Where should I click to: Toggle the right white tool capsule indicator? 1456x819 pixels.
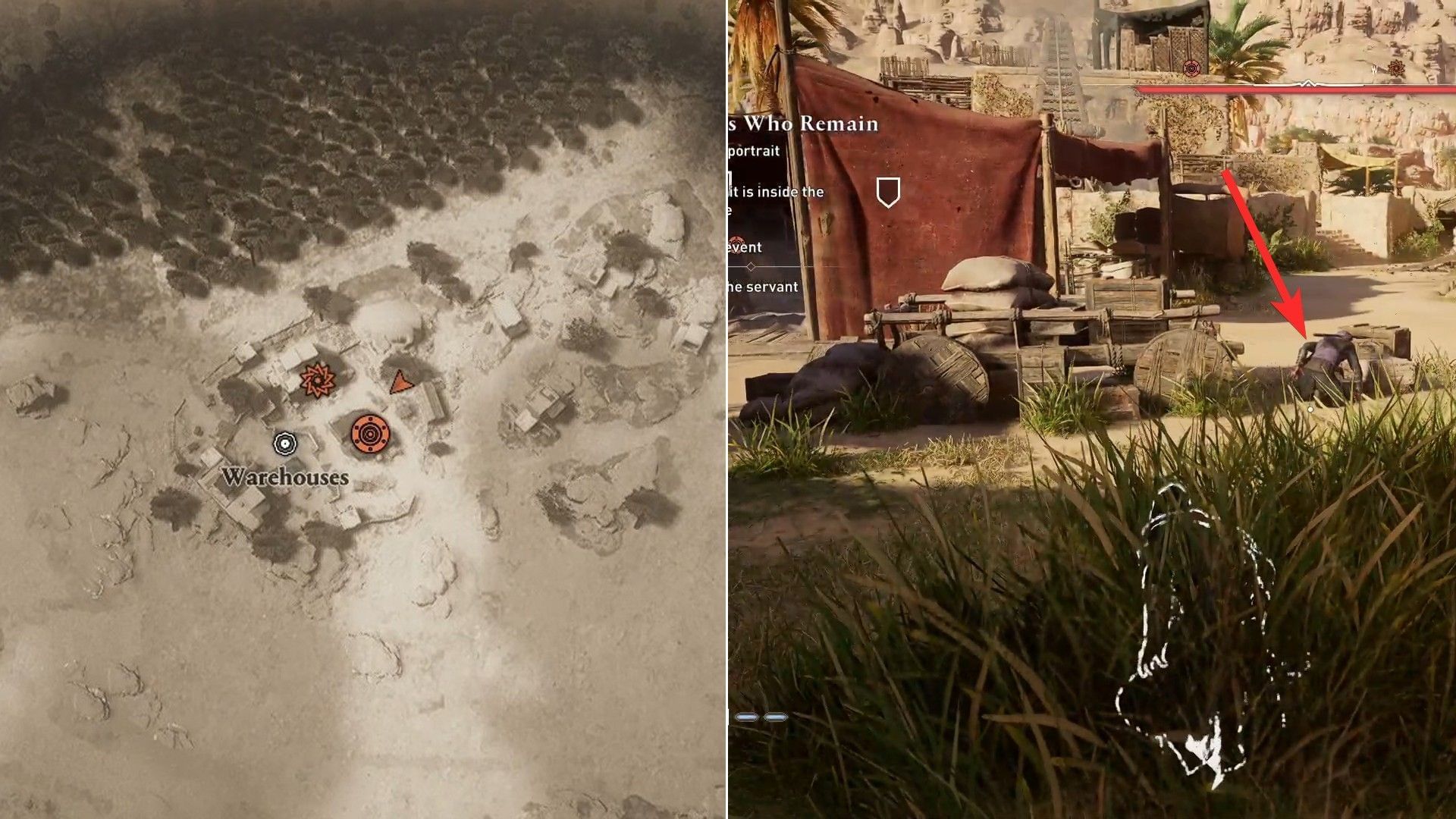coord(777,716)
